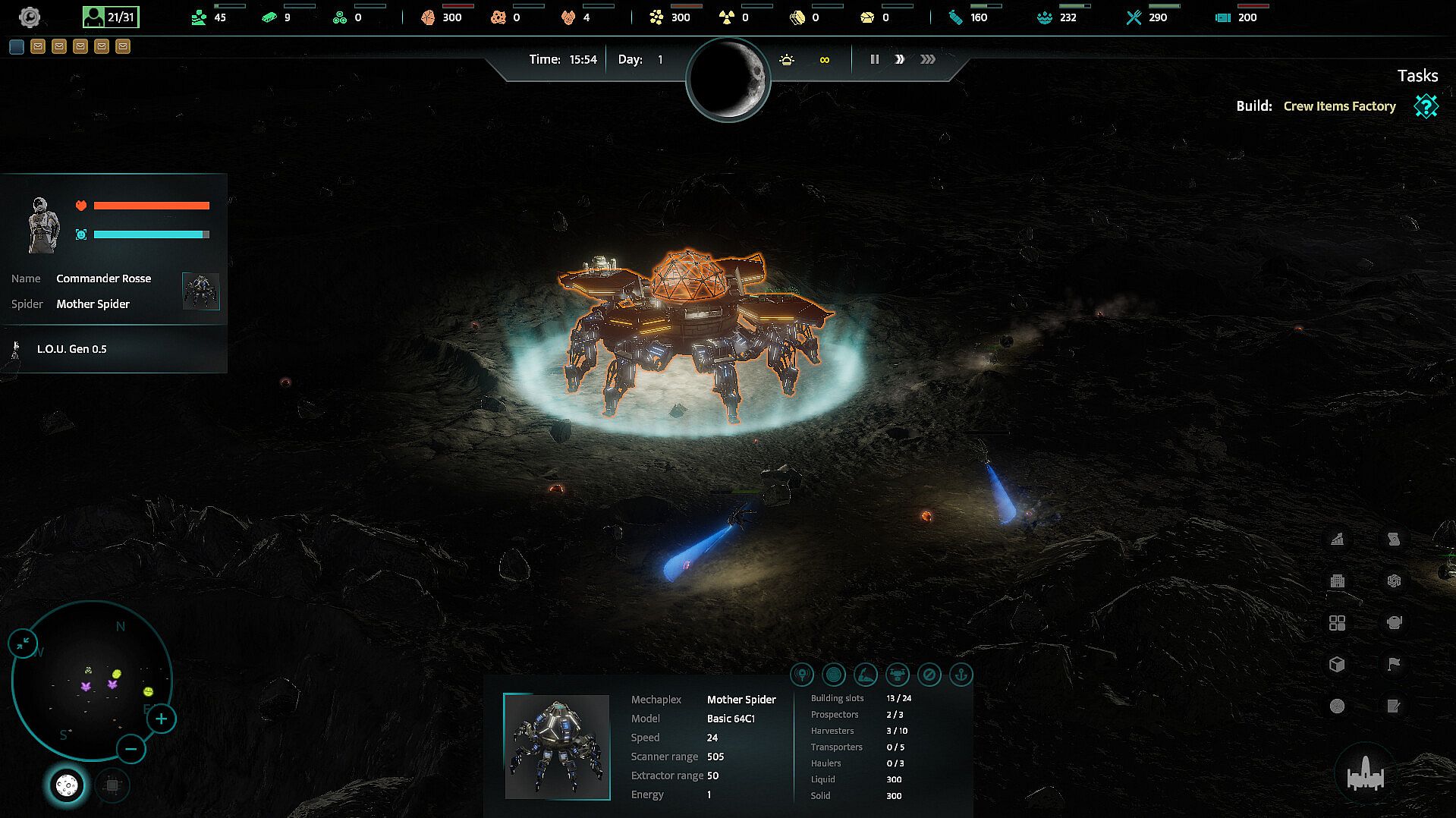
Task: Open the statistics chart icon
Action: (1338, 540)
